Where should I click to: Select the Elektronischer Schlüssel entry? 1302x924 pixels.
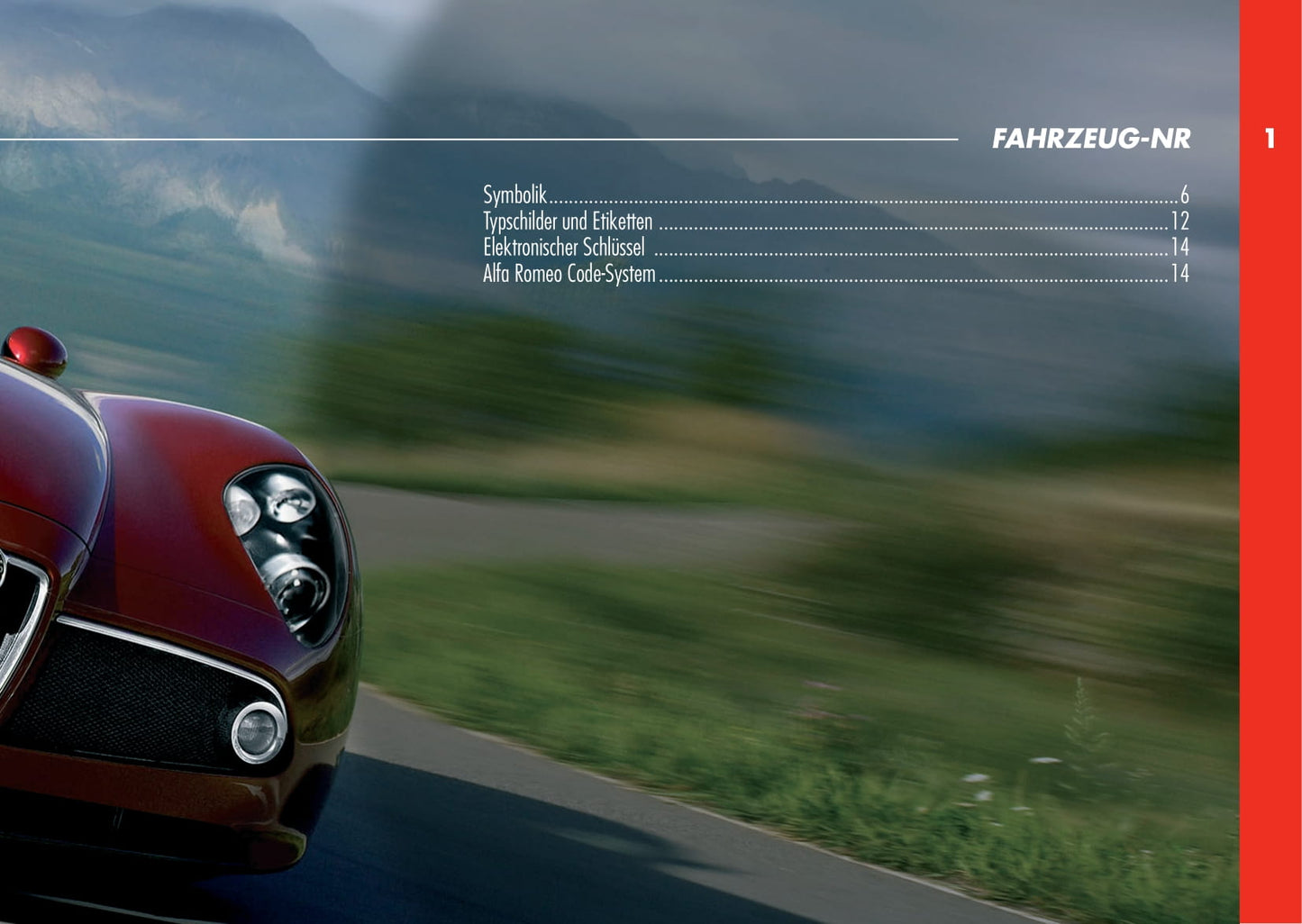[x=564, y=247]
